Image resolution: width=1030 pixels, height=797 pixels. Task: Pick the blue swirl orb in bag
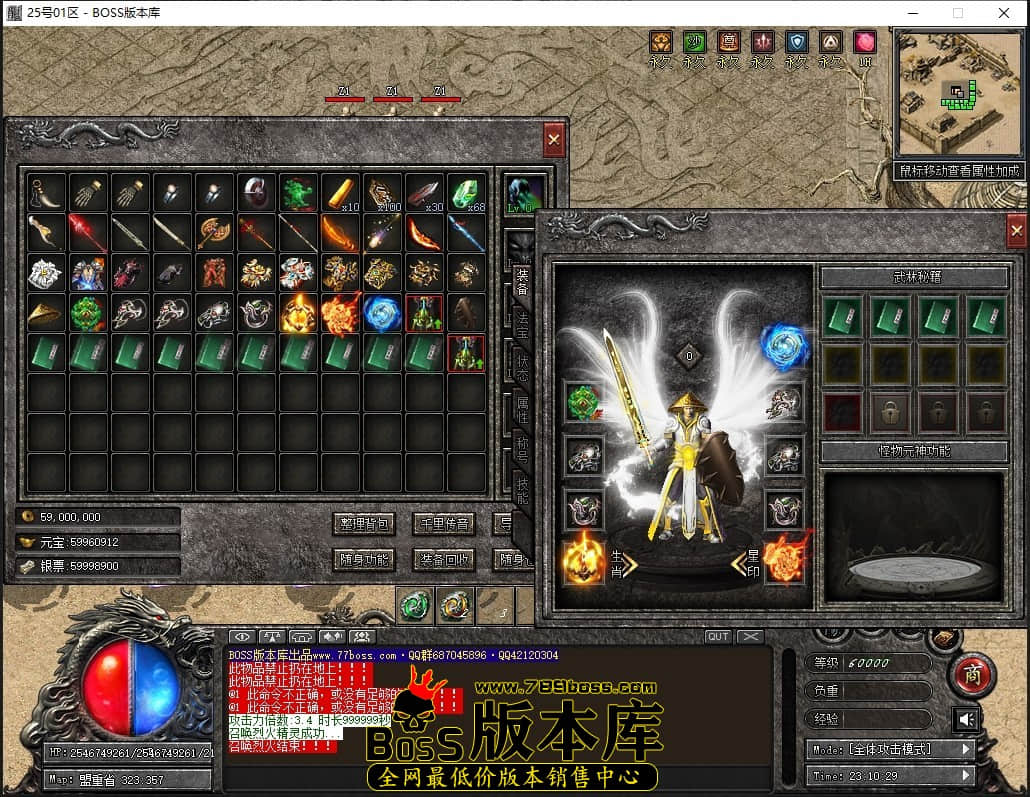[x=383, y=314]
